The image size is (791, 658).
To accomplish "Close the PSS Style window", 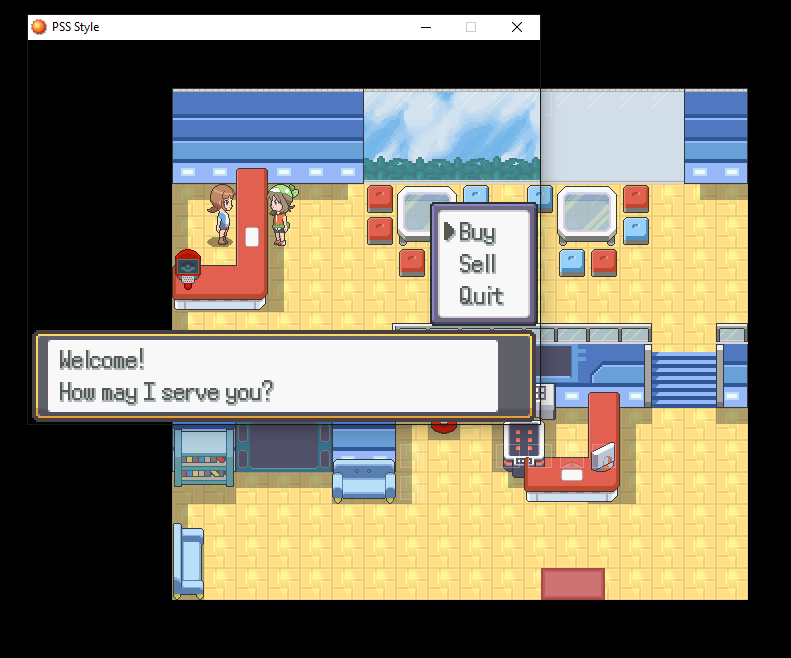I will point(517,27).
